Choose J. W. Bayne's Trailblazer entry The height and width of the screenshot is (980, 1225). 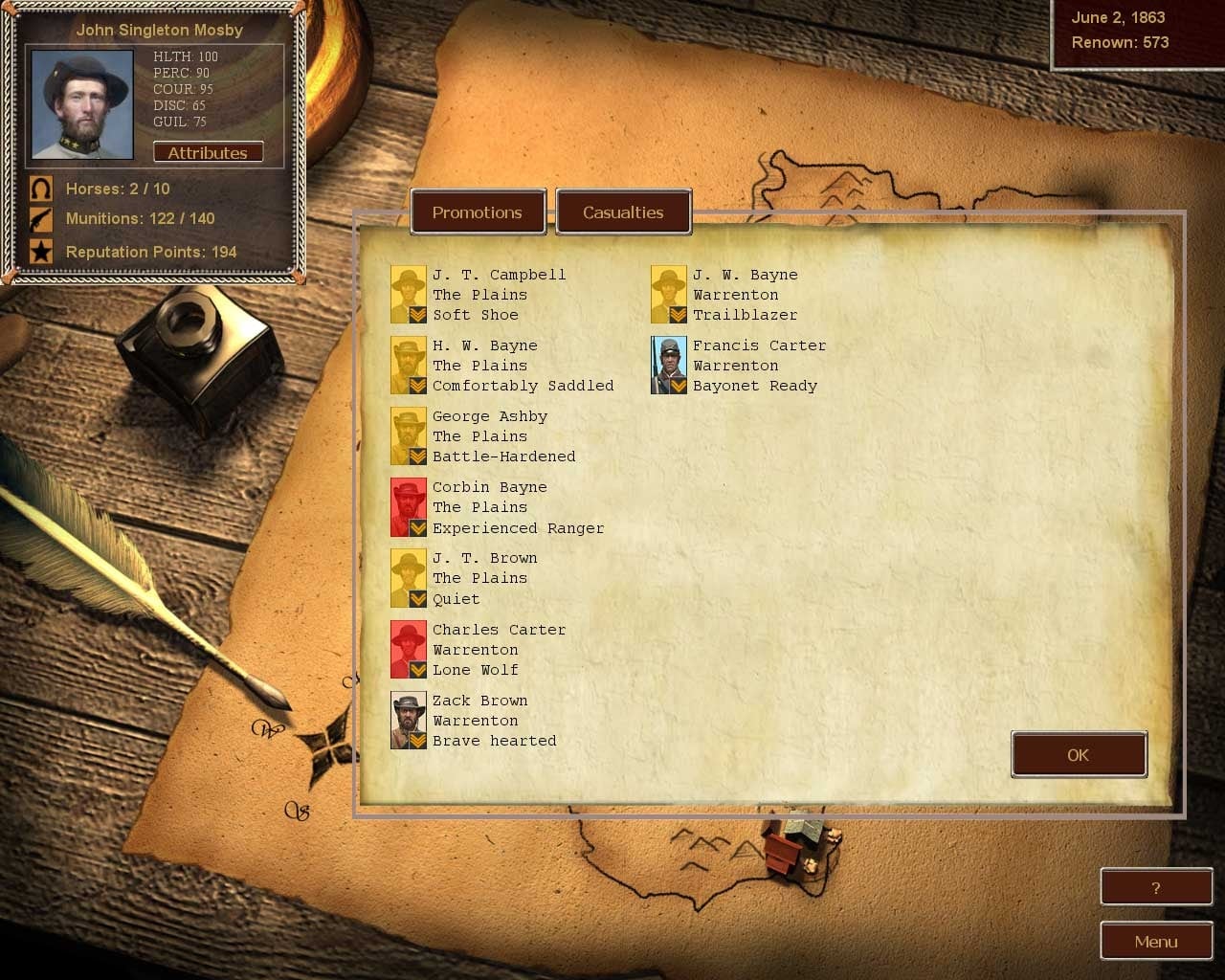[745, 295]
